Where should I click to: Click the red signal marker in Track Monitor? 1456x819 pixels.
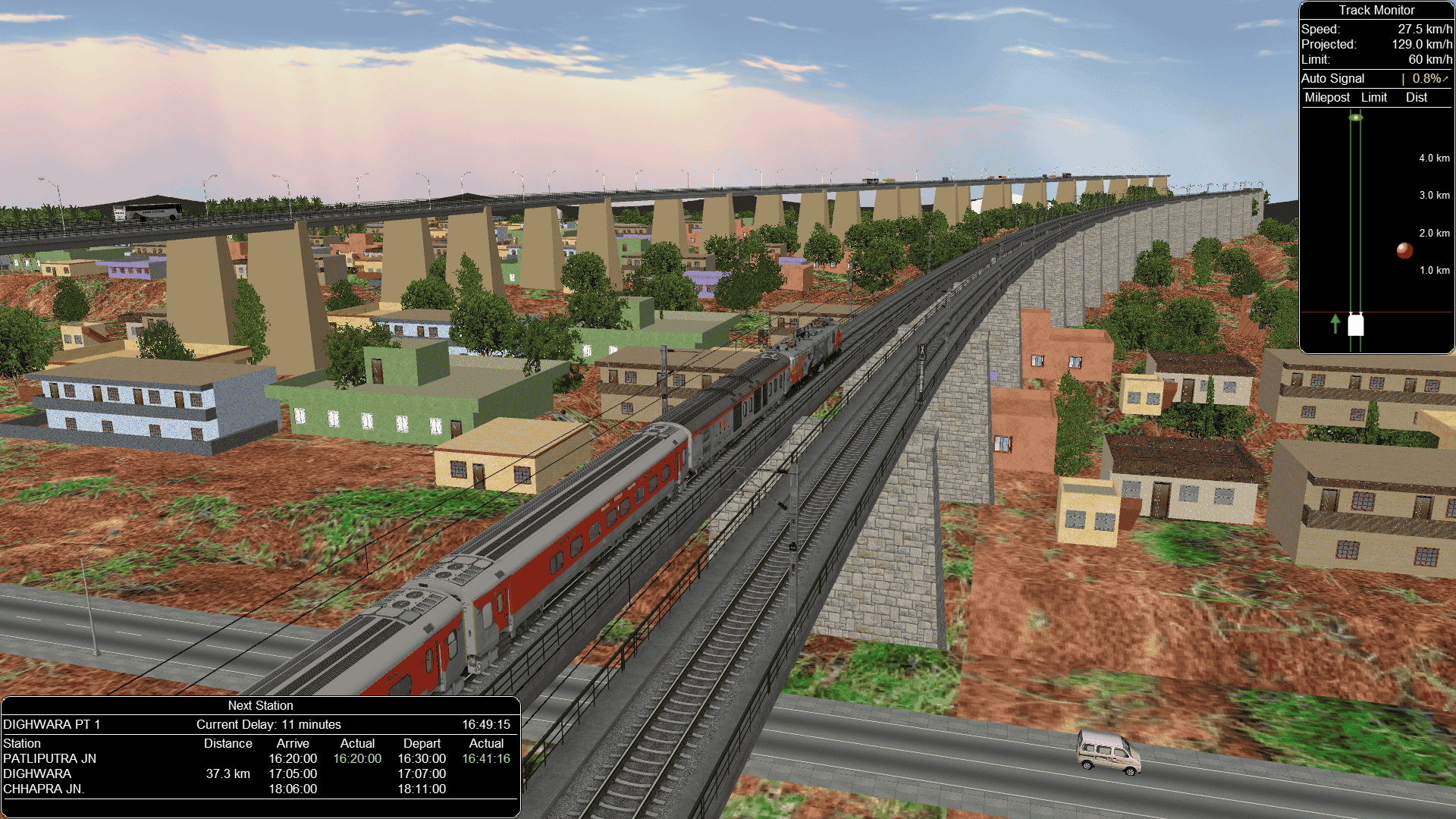coord(1404,250)
